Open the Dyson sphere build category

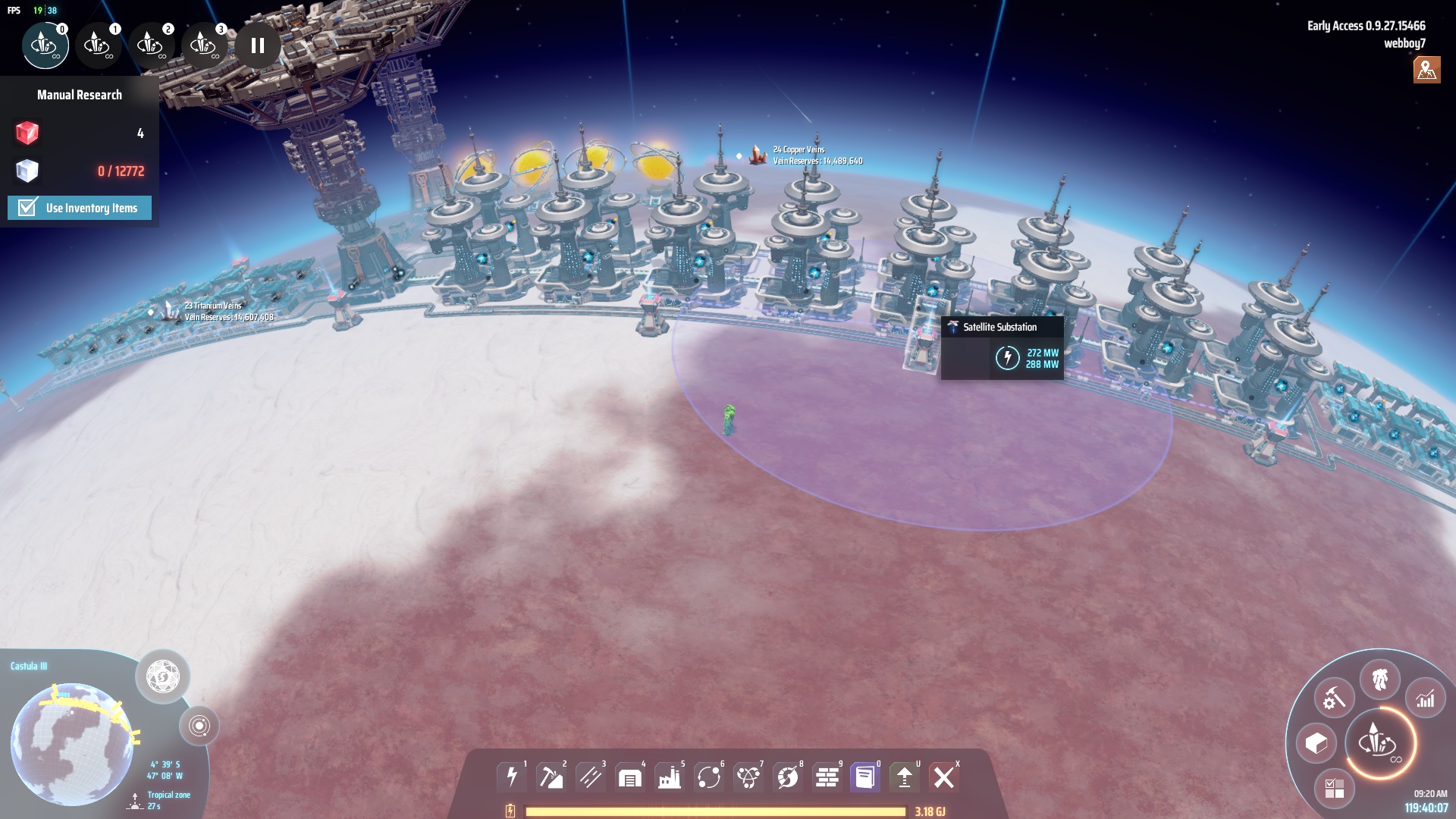coord(788,777)
